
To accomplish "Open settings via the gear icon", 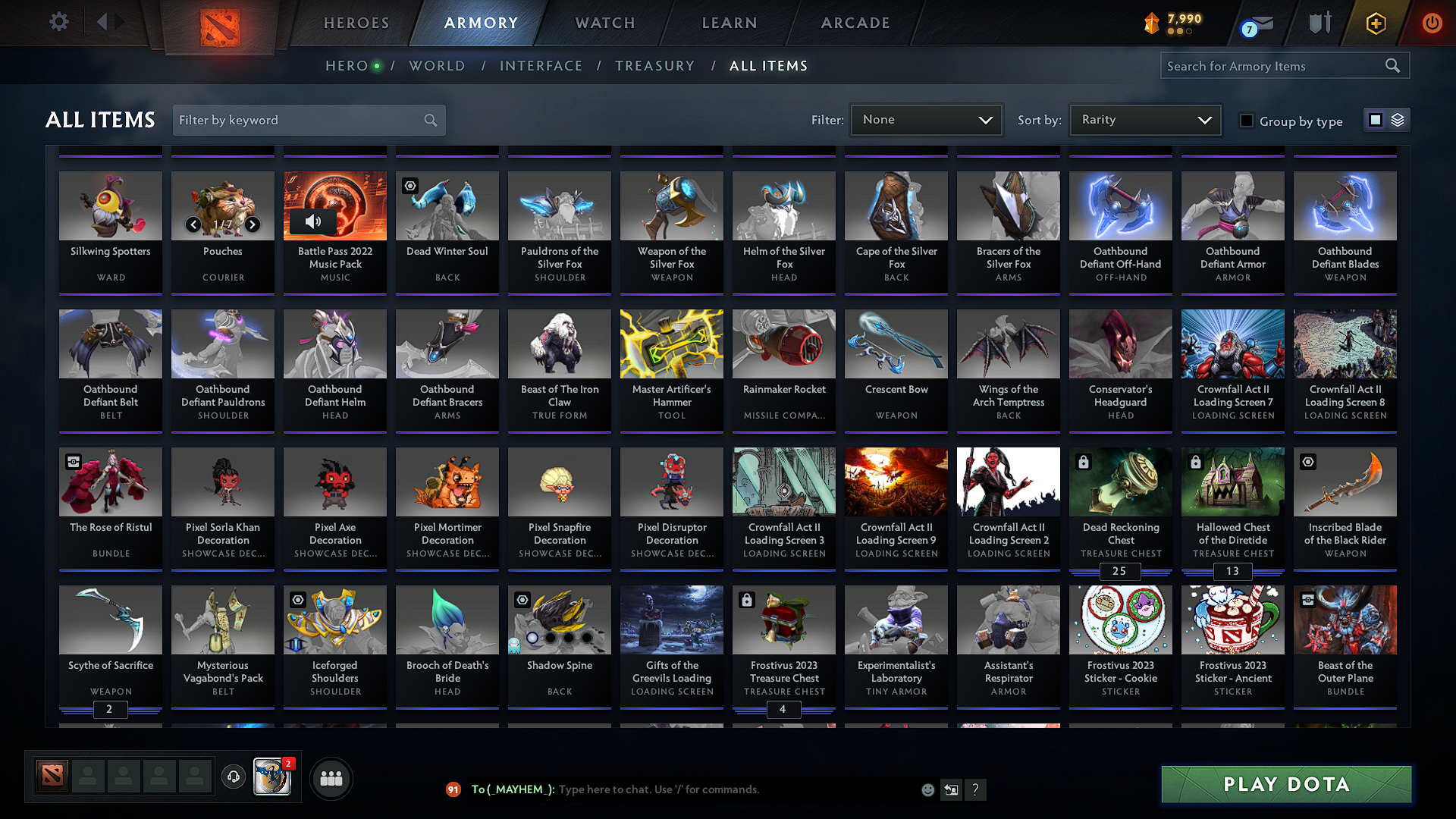I will coord(58,22).
